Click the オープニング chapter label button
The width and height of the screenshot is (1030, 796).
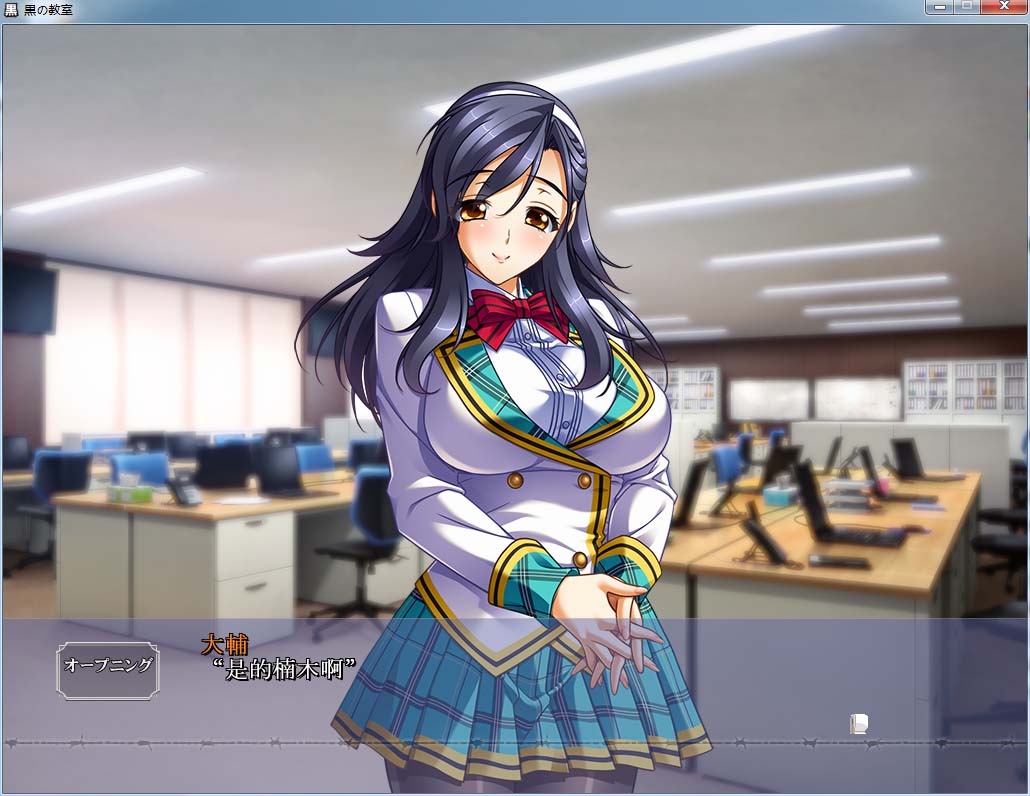pyautogui.click(x=108, y=666)
